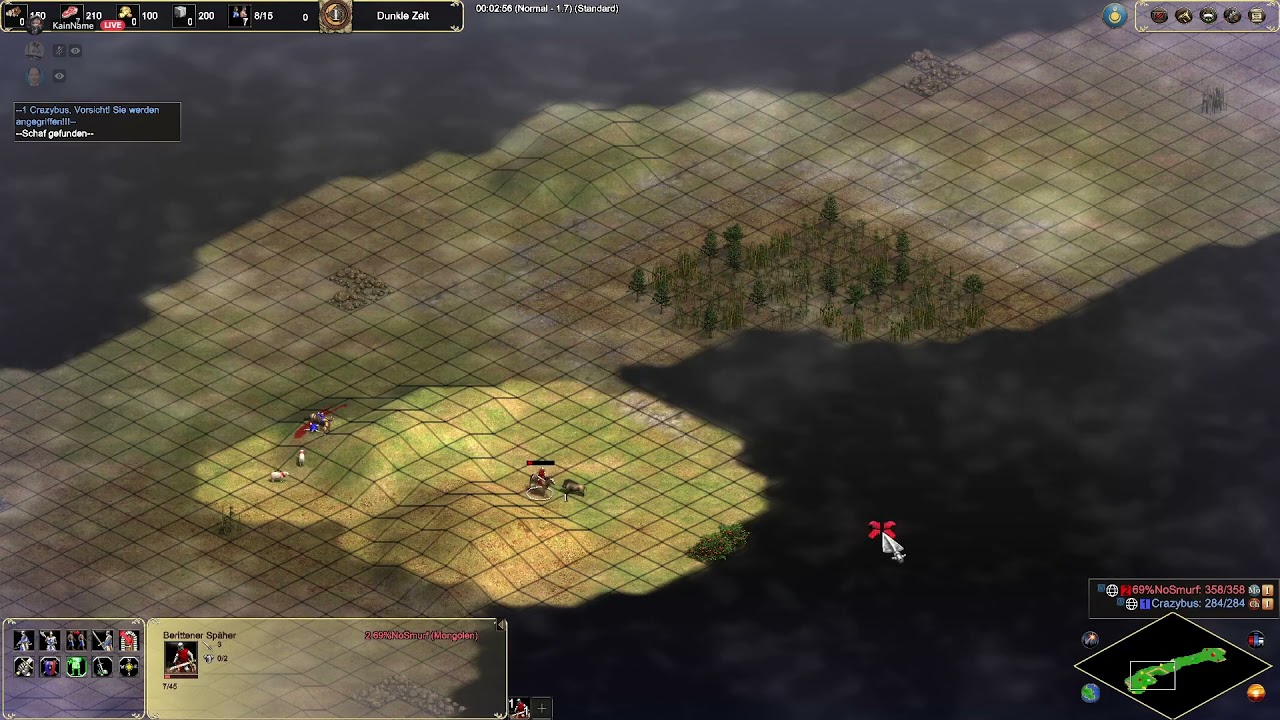
Task: Click the orange sun button beside minimap
Action: click(x=1256, y=692)
